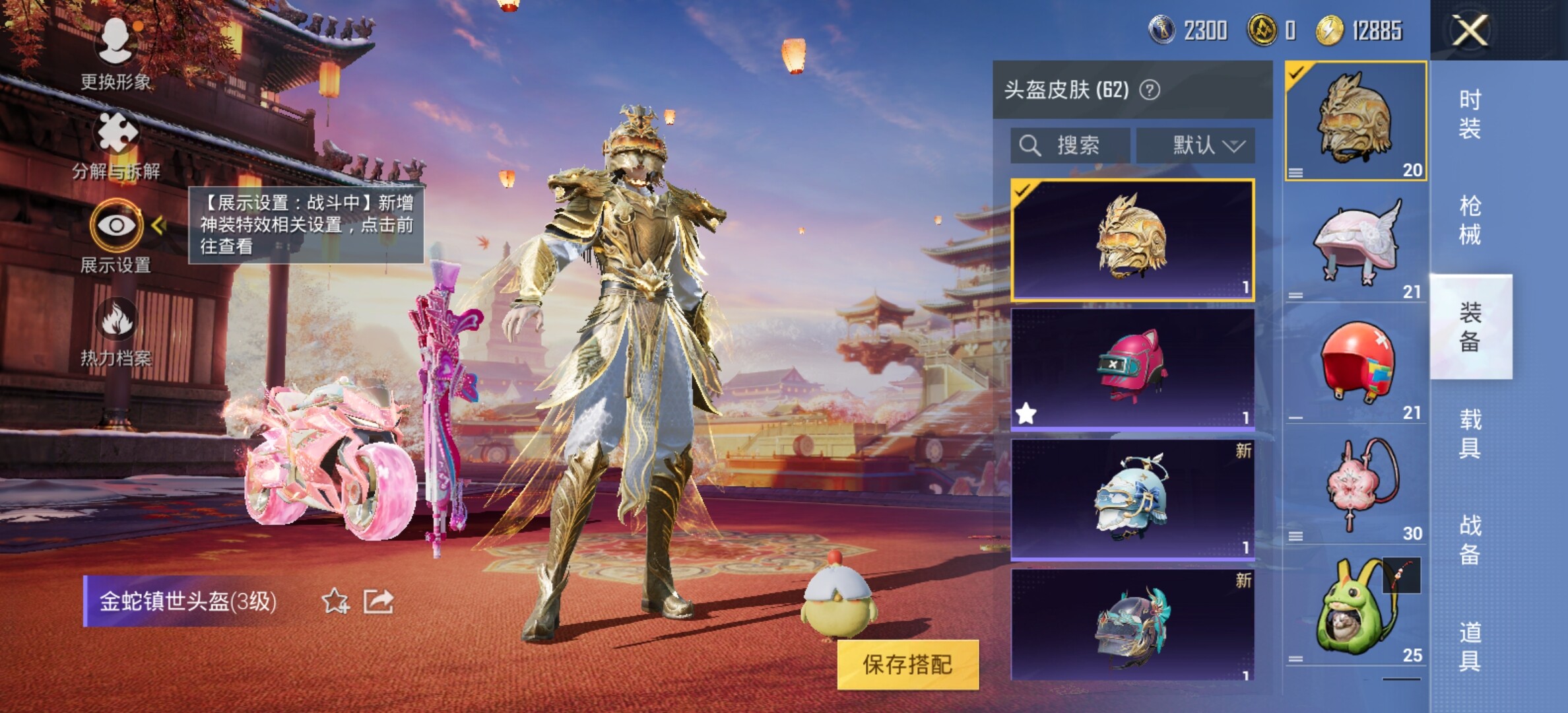Select the red helmet category

coord(1356,363)
